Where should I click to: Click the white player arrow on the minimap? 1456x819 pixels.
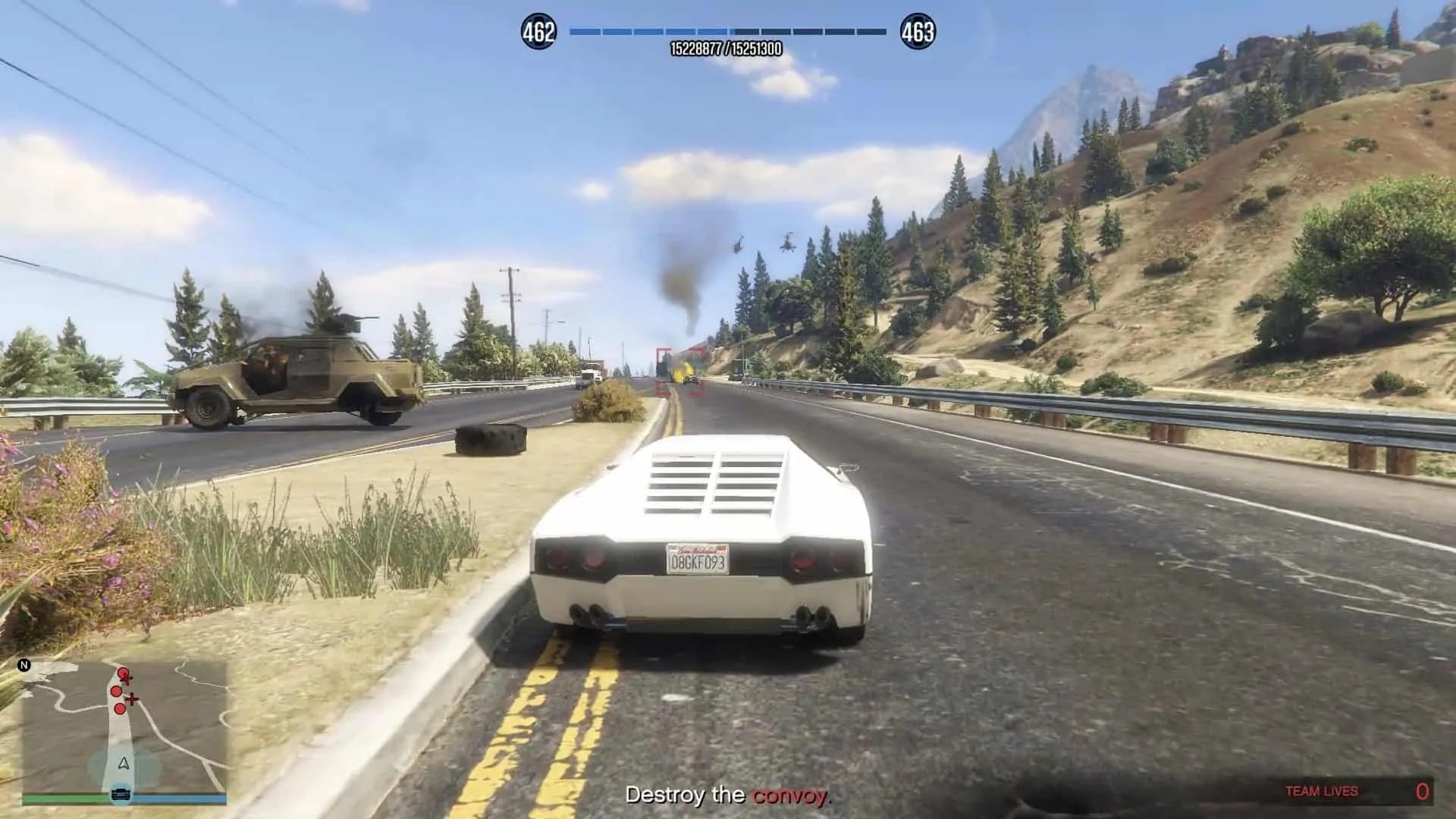(x=124, y=764)
